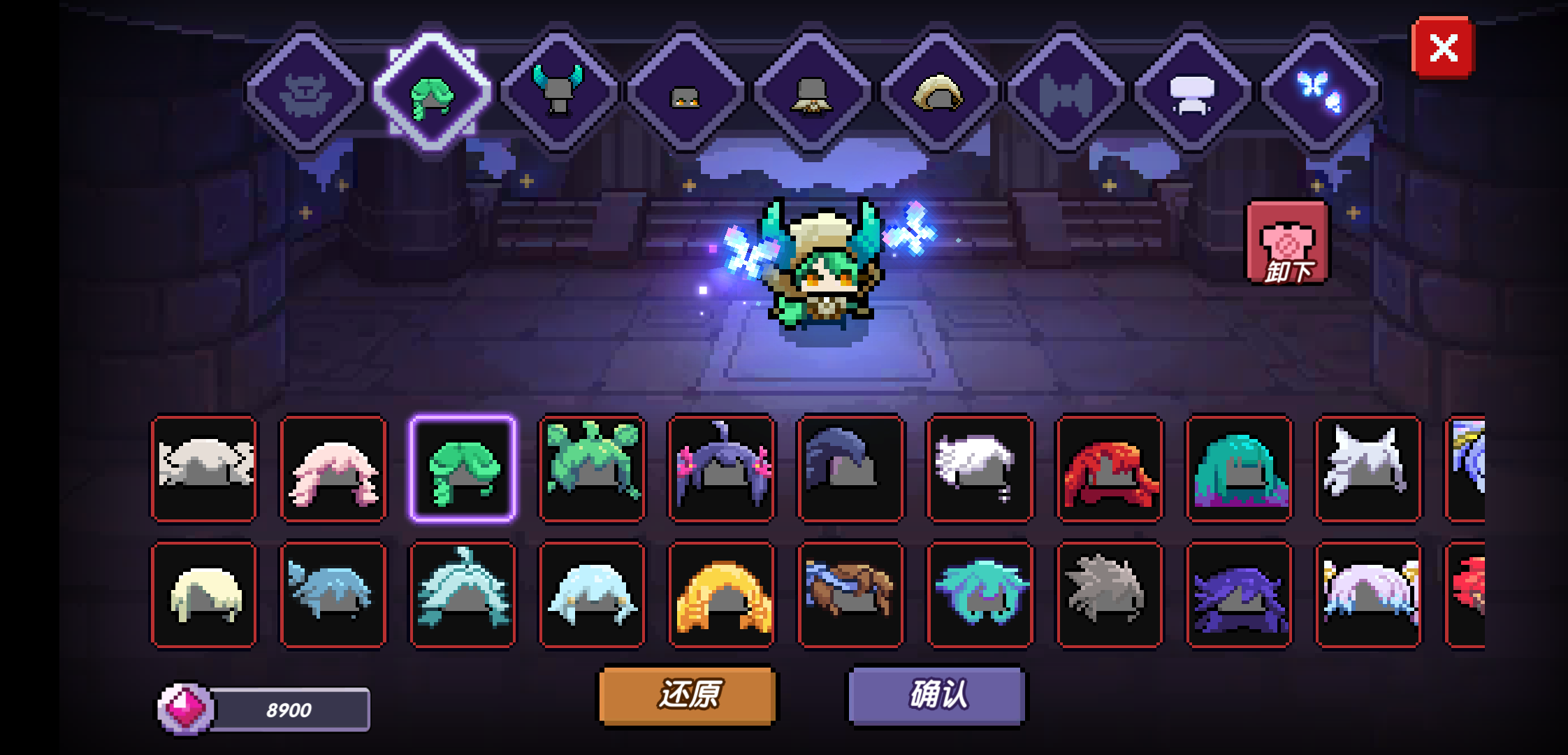Choose the orange curly wig option

click(x=721, y=593)
